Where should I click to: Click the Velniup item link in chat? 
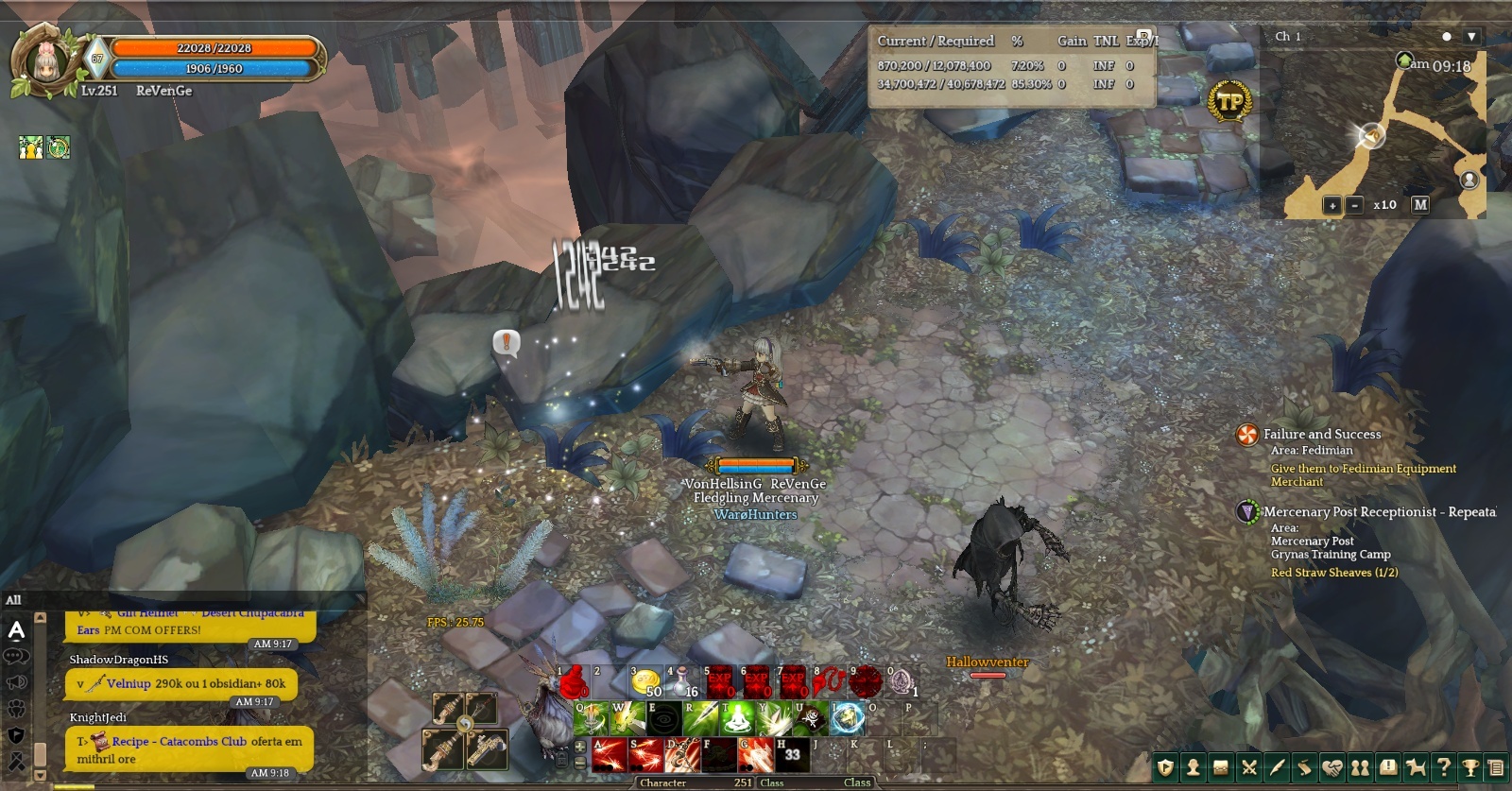click(x=129, y=683)
